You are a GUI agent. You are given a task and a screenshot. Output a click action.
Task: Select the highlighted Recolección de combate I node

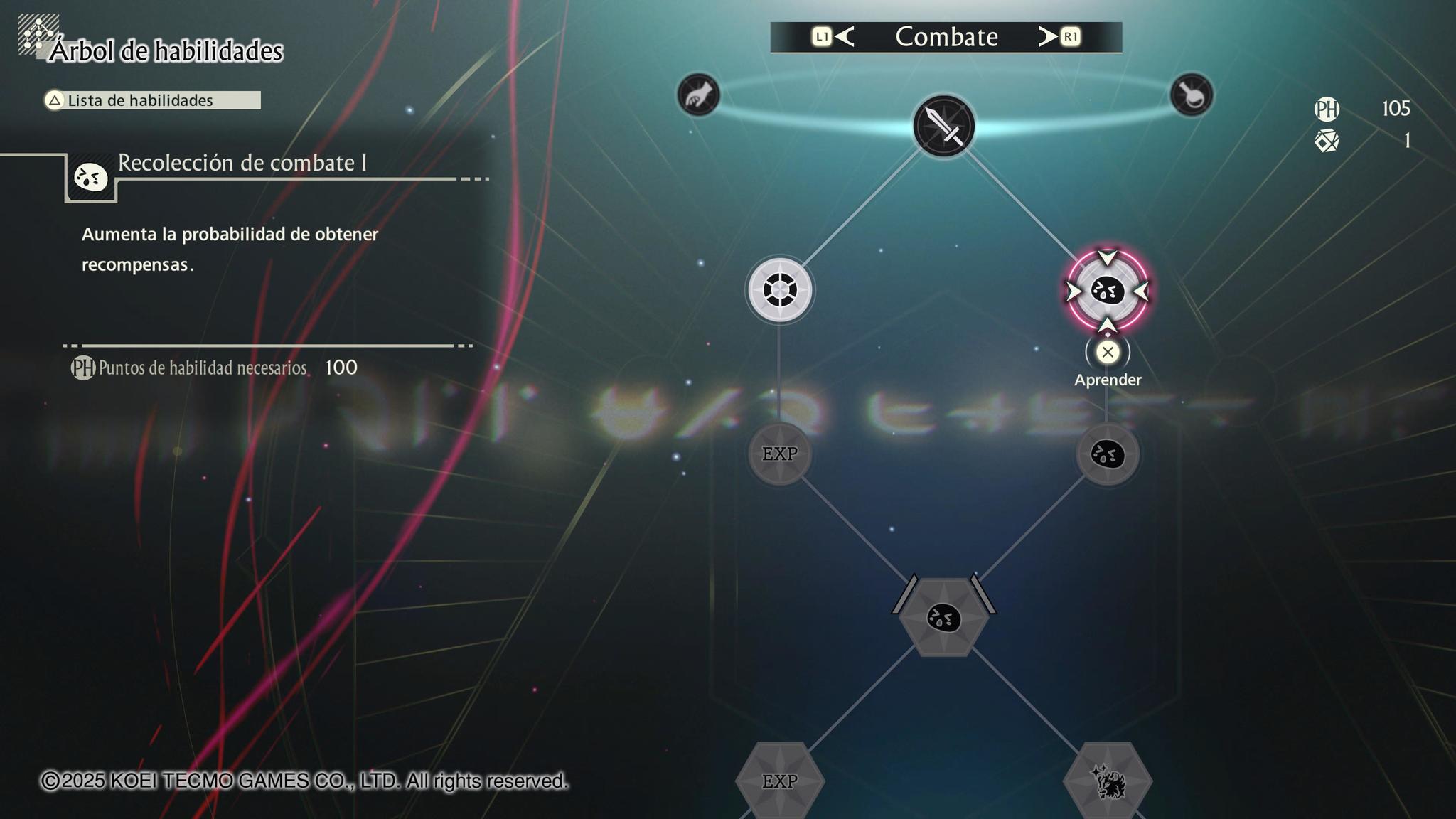pyautogui.click(x=1107, y=291)
